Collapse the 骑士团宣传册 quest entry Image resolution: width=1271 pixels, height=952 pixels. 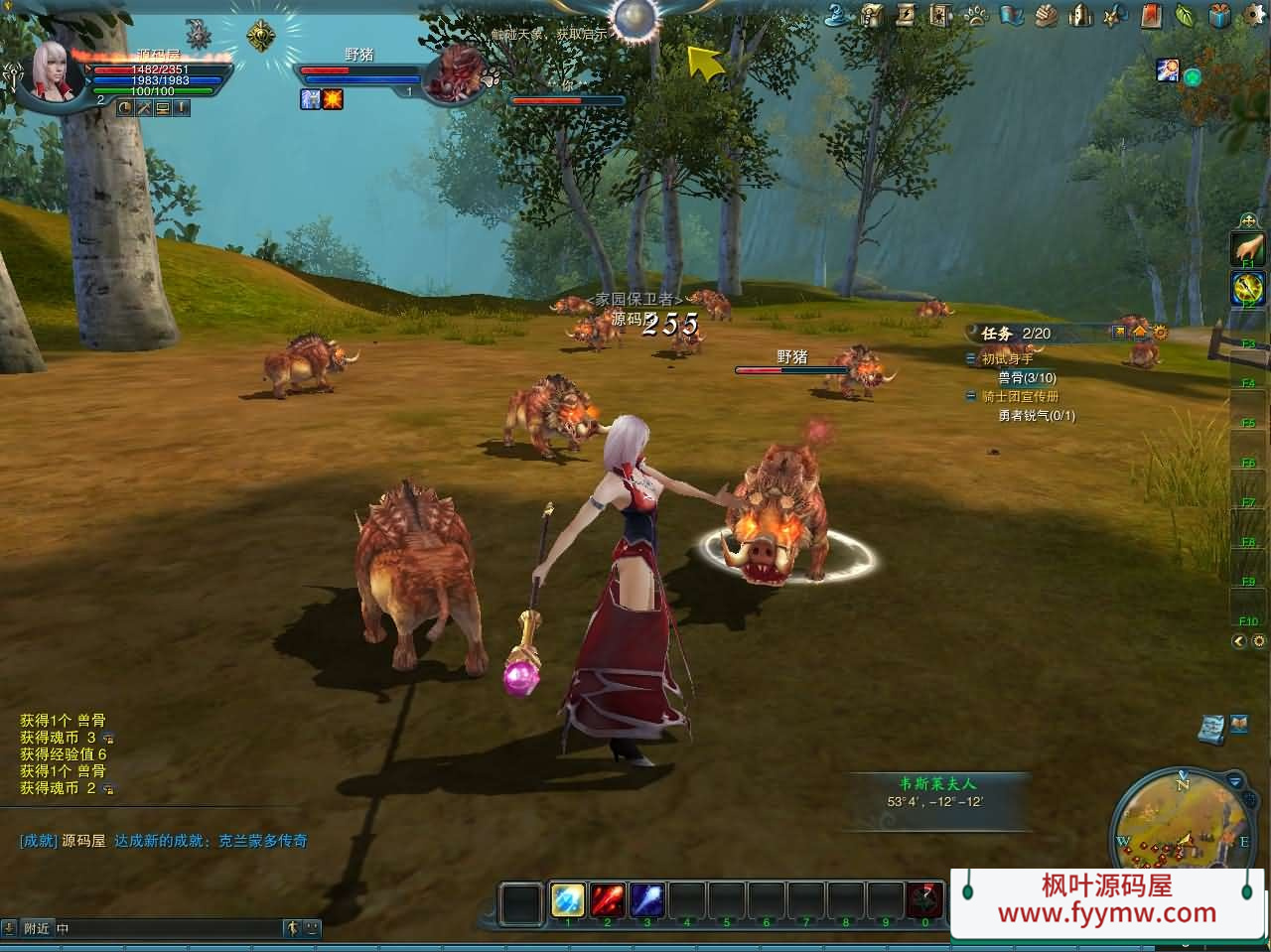pyautogui.click(x=971, y=396)
